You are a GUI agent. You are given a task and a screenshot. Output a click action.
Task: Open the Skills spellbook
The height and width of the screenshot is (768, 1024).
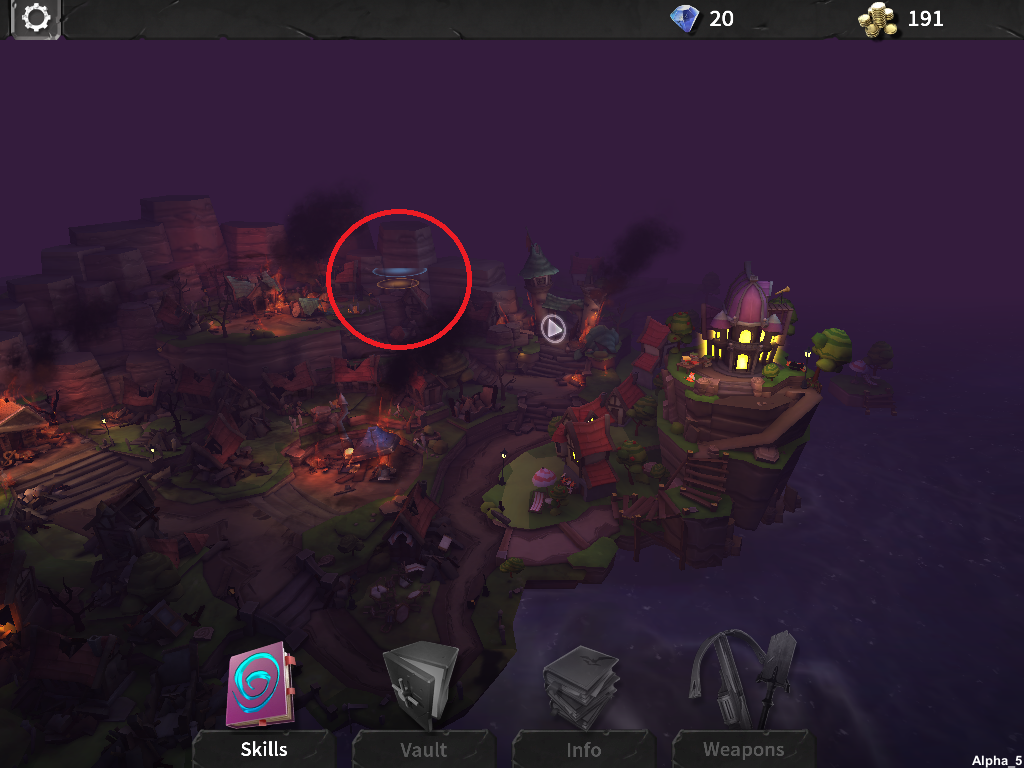262,688
